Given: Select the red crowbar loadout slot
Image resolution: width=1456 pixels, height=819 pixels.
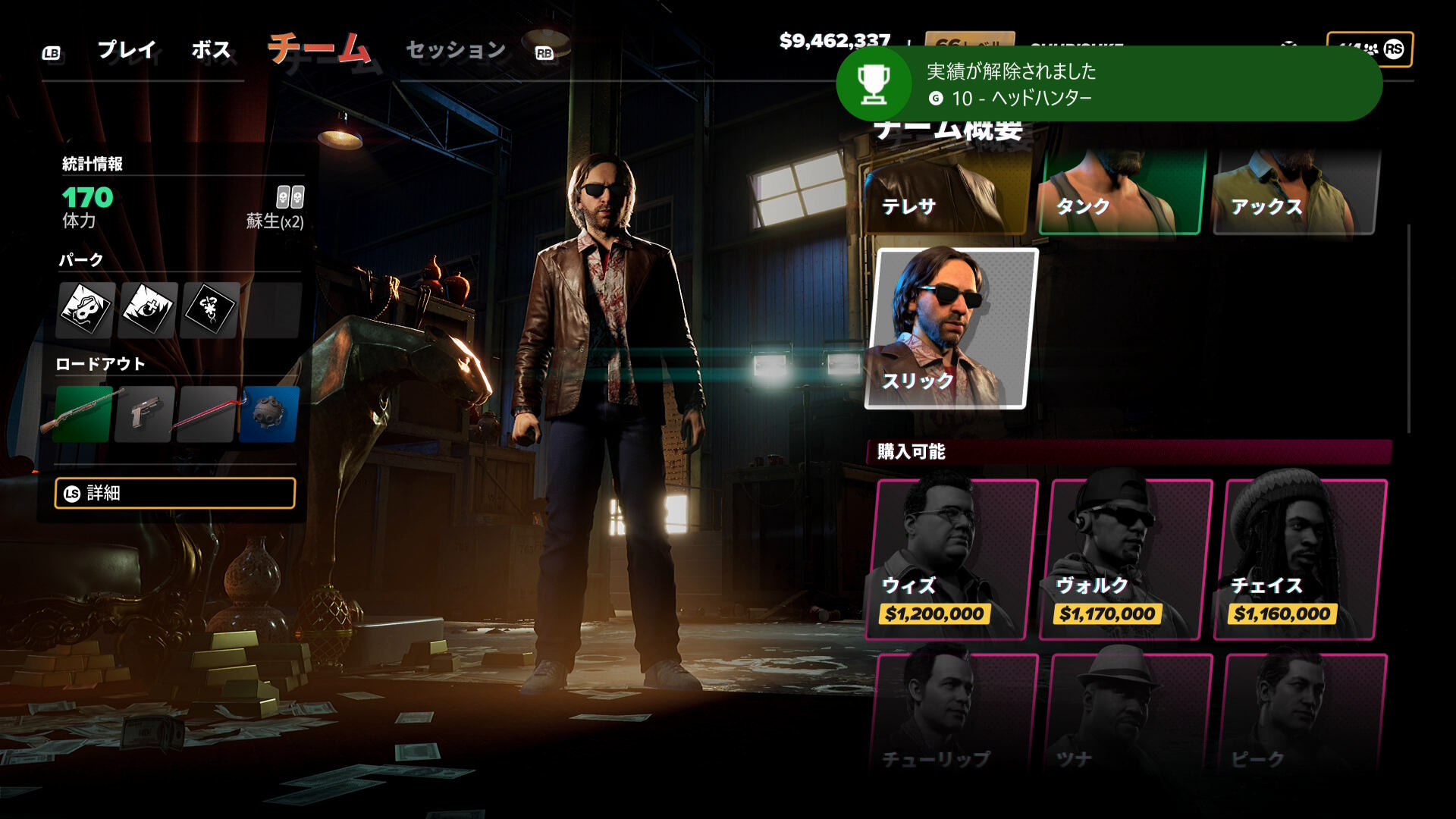Looking at the screenshot, I should [207, 414].
